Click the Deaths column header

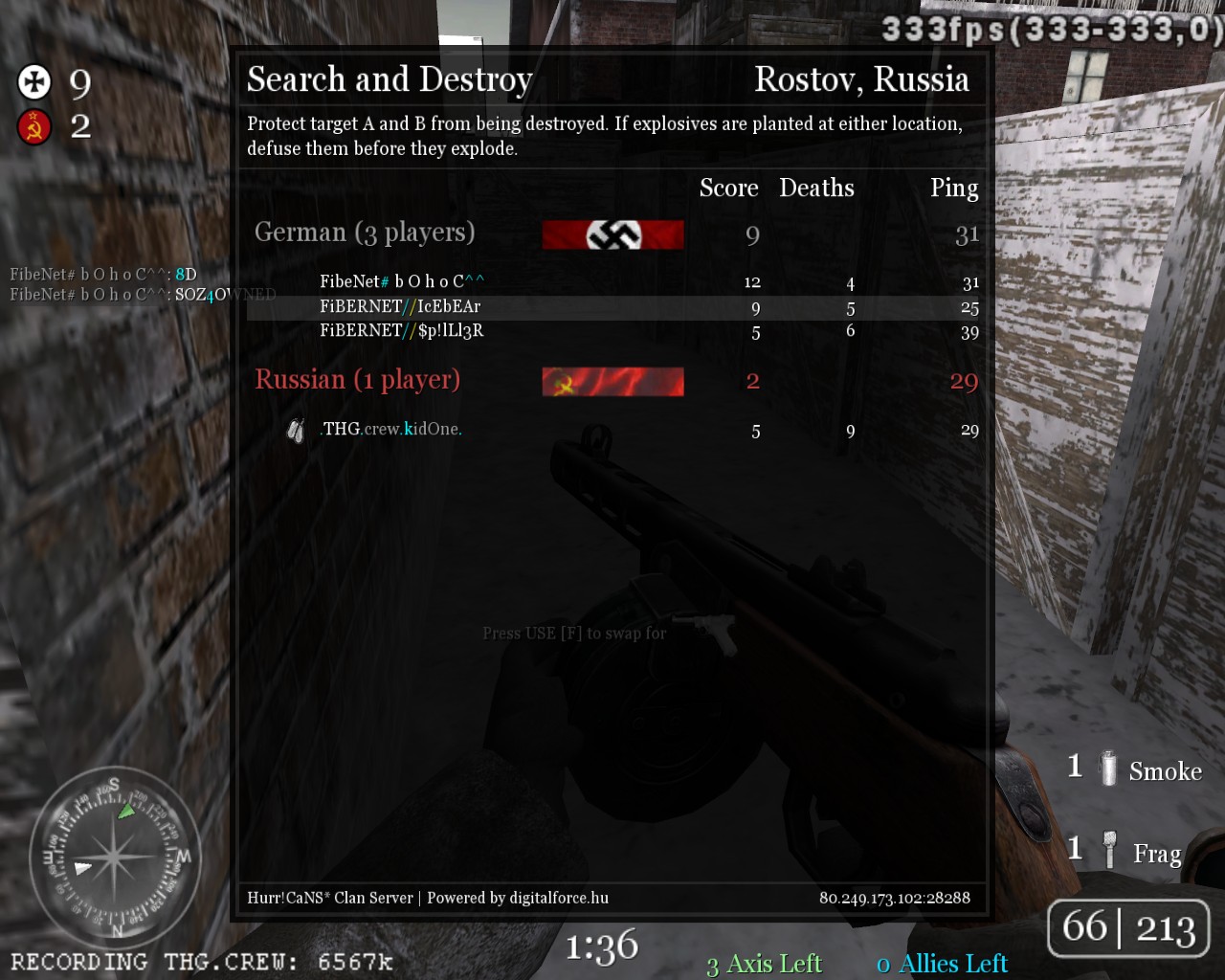tap(816, 189)
